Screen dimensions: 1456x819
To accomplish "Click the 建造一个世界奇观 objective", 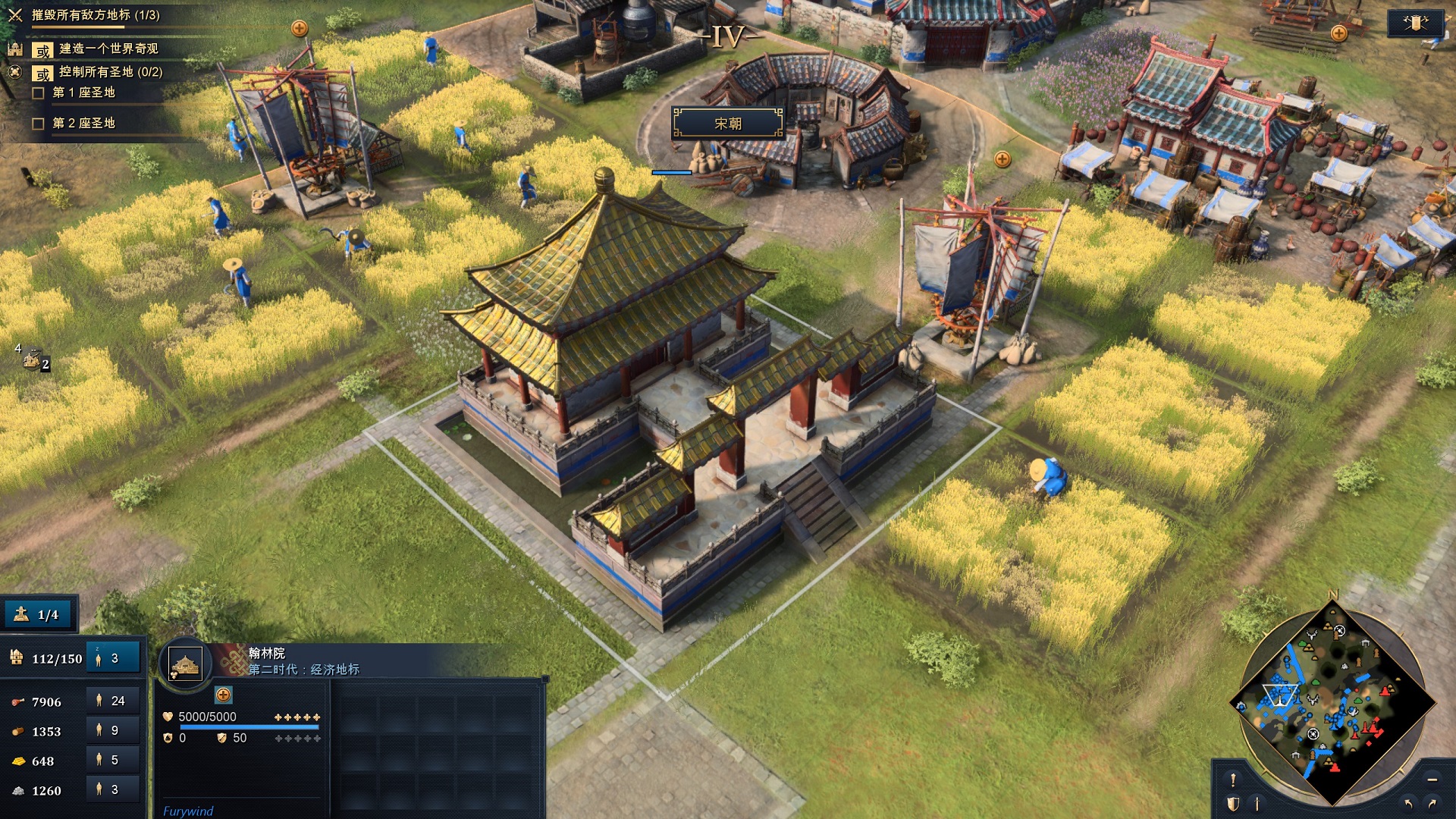I will 108,49.
